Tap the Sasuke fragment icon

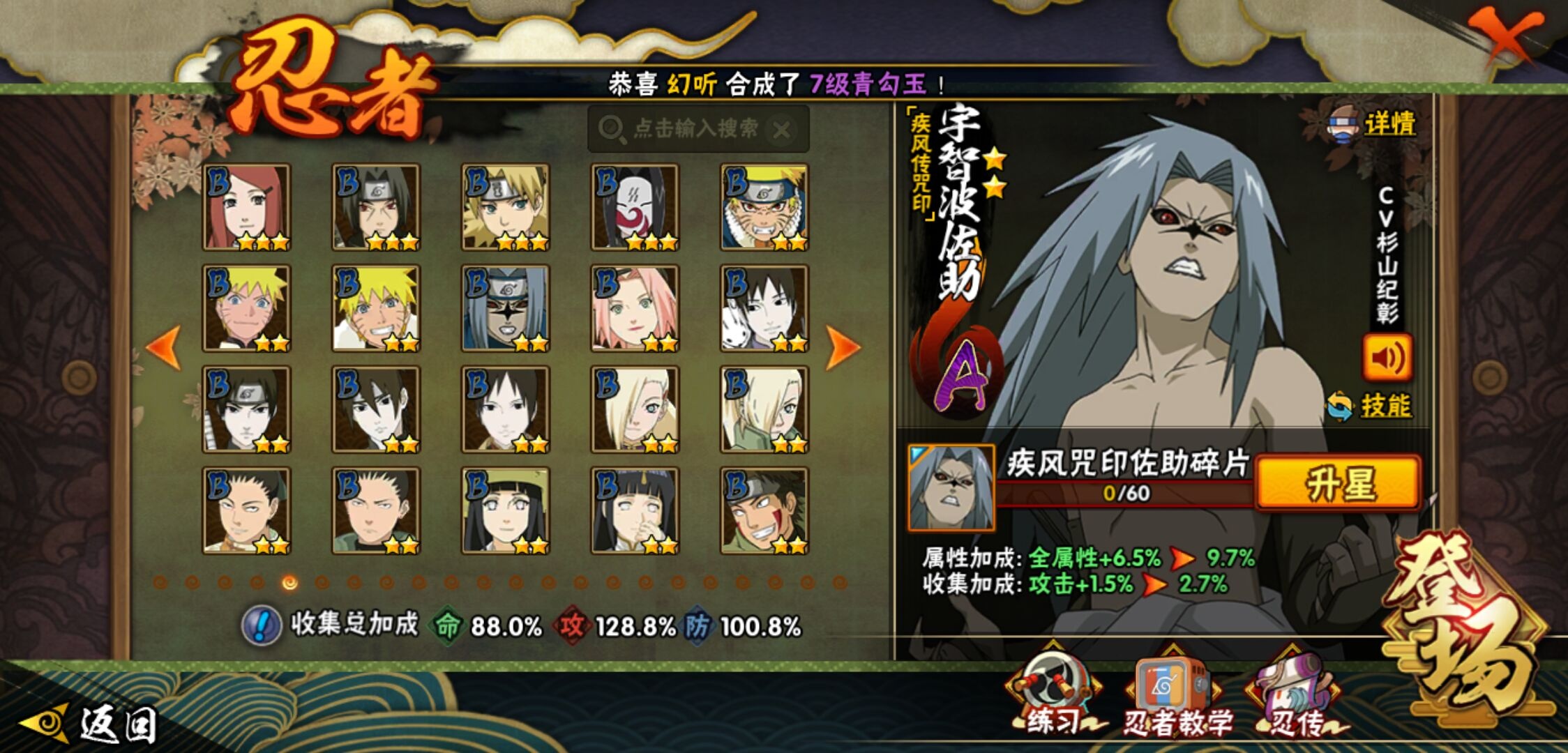951,487
